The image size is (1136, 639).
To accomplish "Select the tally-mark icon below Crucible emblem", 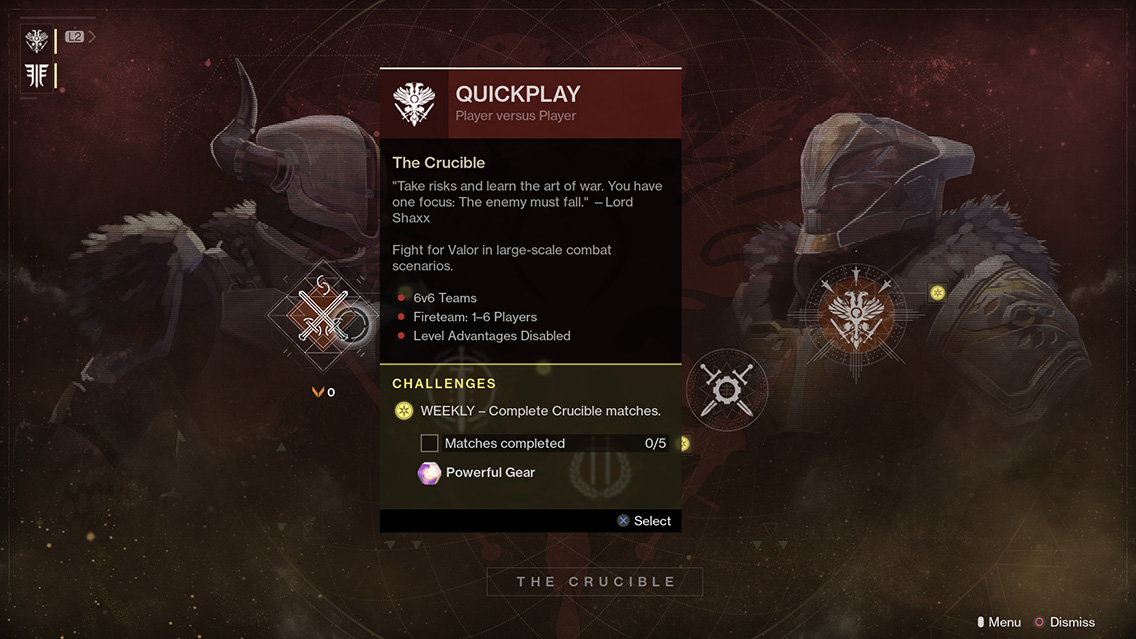I will click(37, 76).
